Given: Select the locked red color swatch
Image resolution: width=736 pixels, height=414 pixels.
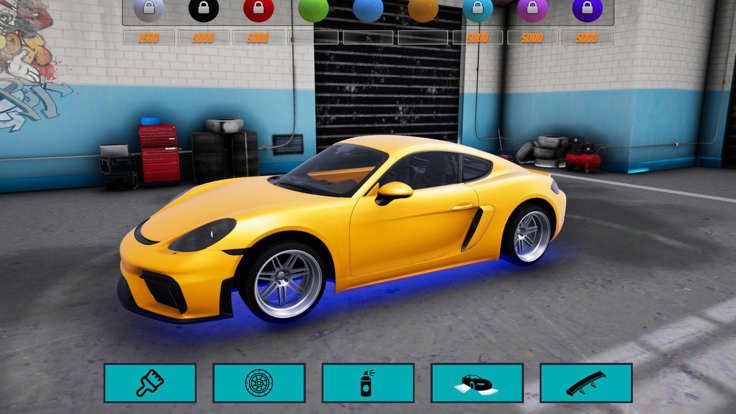Looking at the screenshot, I should point(258,10).
